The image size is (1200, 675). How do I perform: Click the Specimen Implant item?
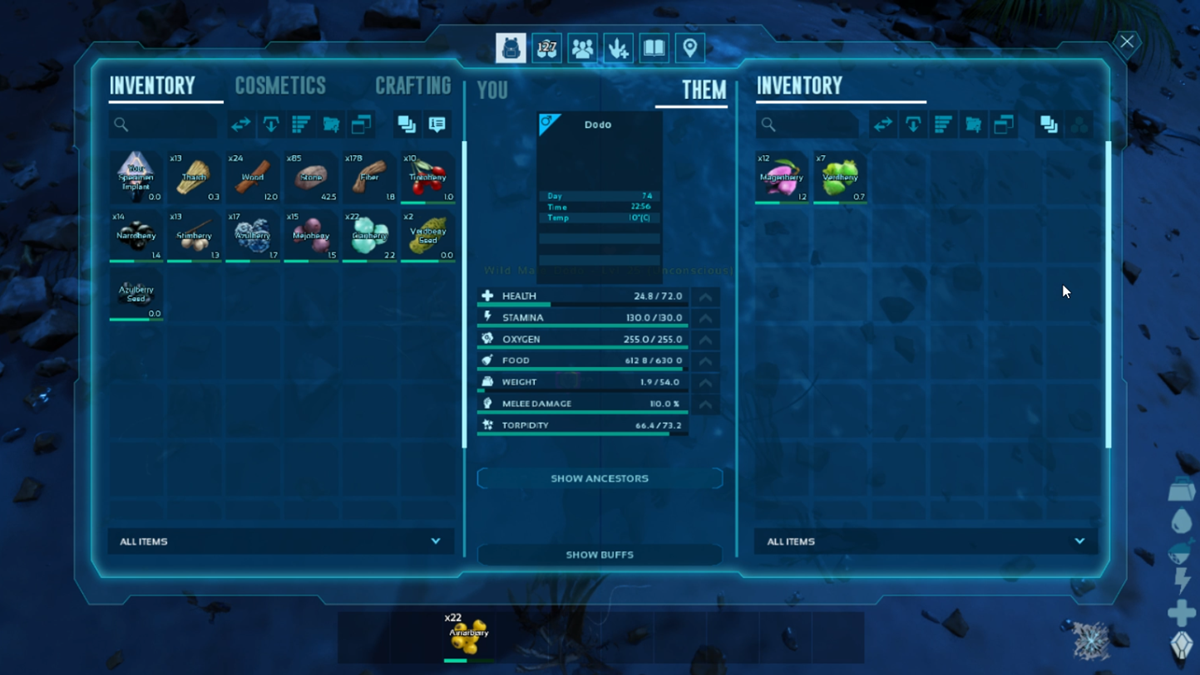click(x=135, y=178)
